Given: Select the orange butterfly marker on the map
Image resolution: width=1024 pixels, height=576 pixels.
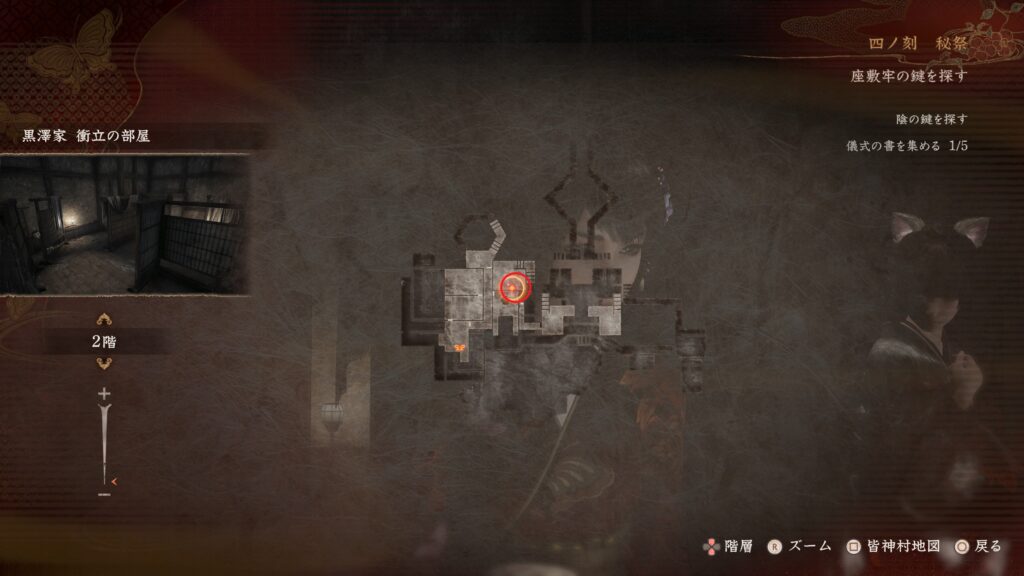Looking at the screenshot, I should click(x=460, y=348).
